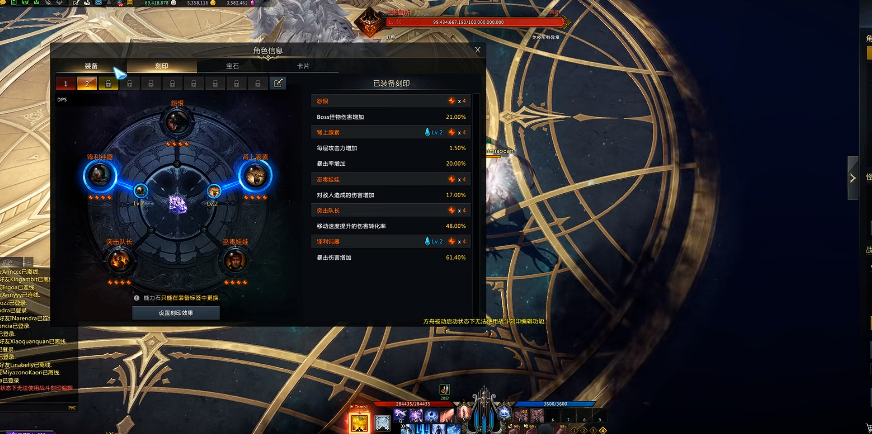
Task: Click the preset edit pencil icon
Action: [278, 83]
